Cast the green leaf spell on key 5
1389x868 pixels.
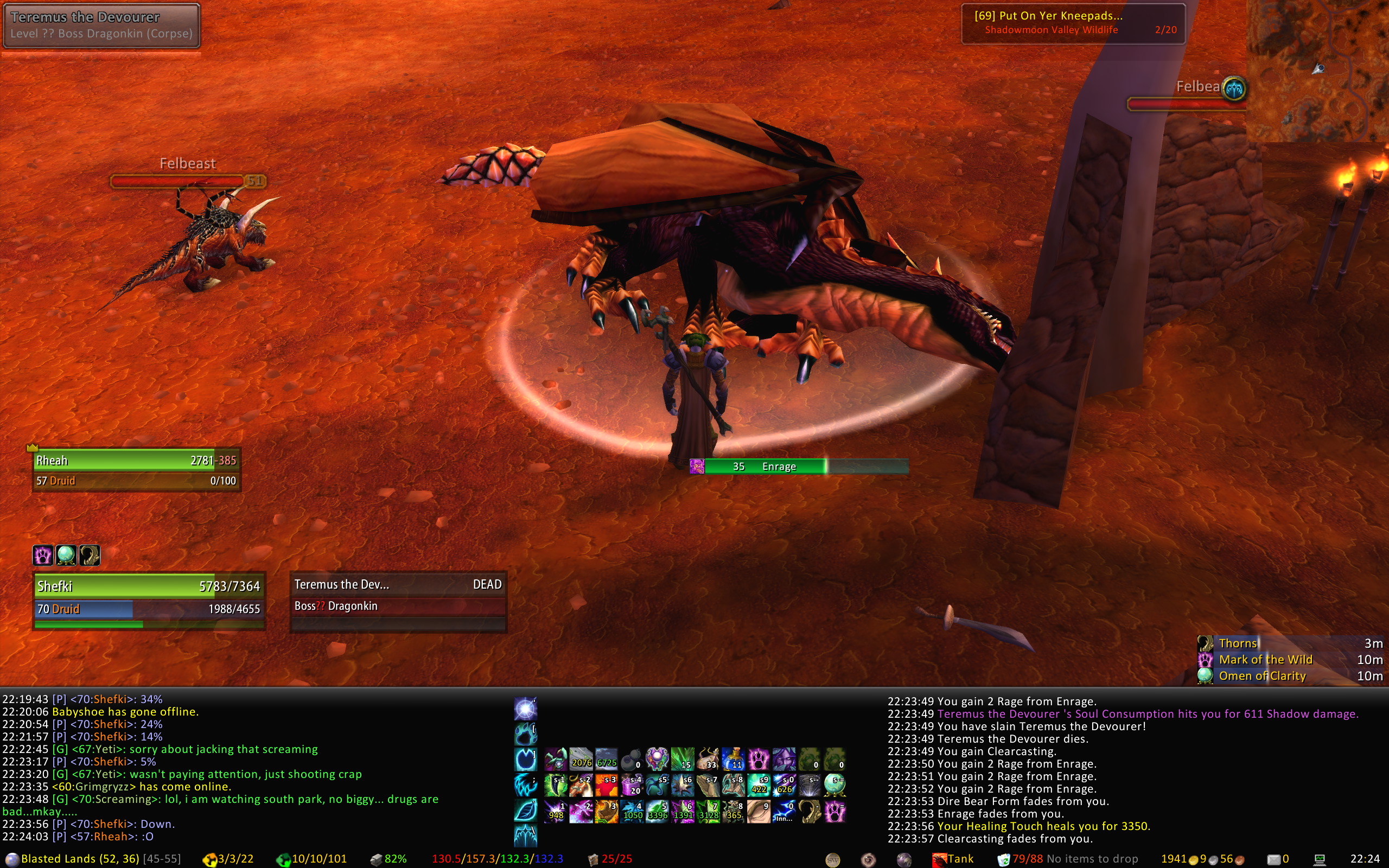point(657,812)
